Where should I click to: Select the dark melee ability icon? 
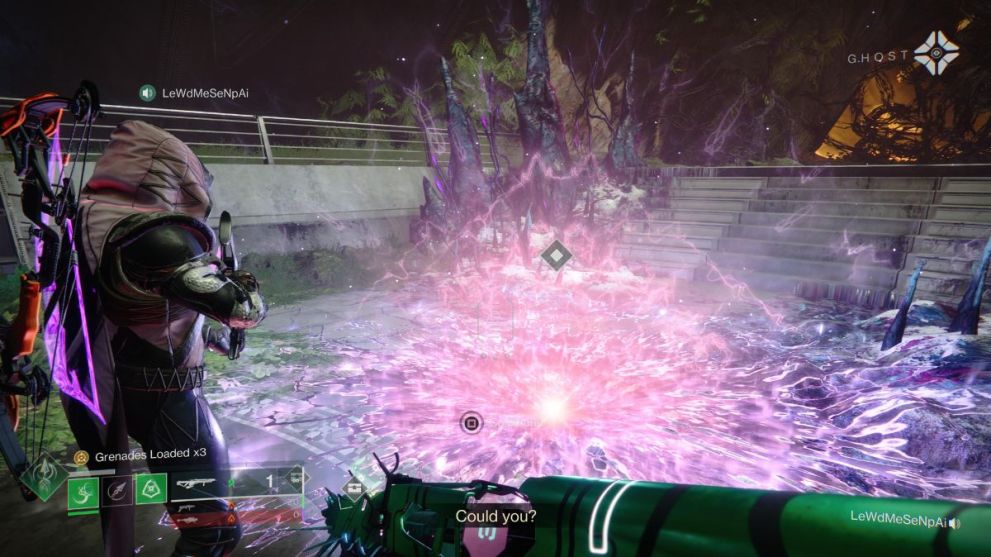pos(117,490)
